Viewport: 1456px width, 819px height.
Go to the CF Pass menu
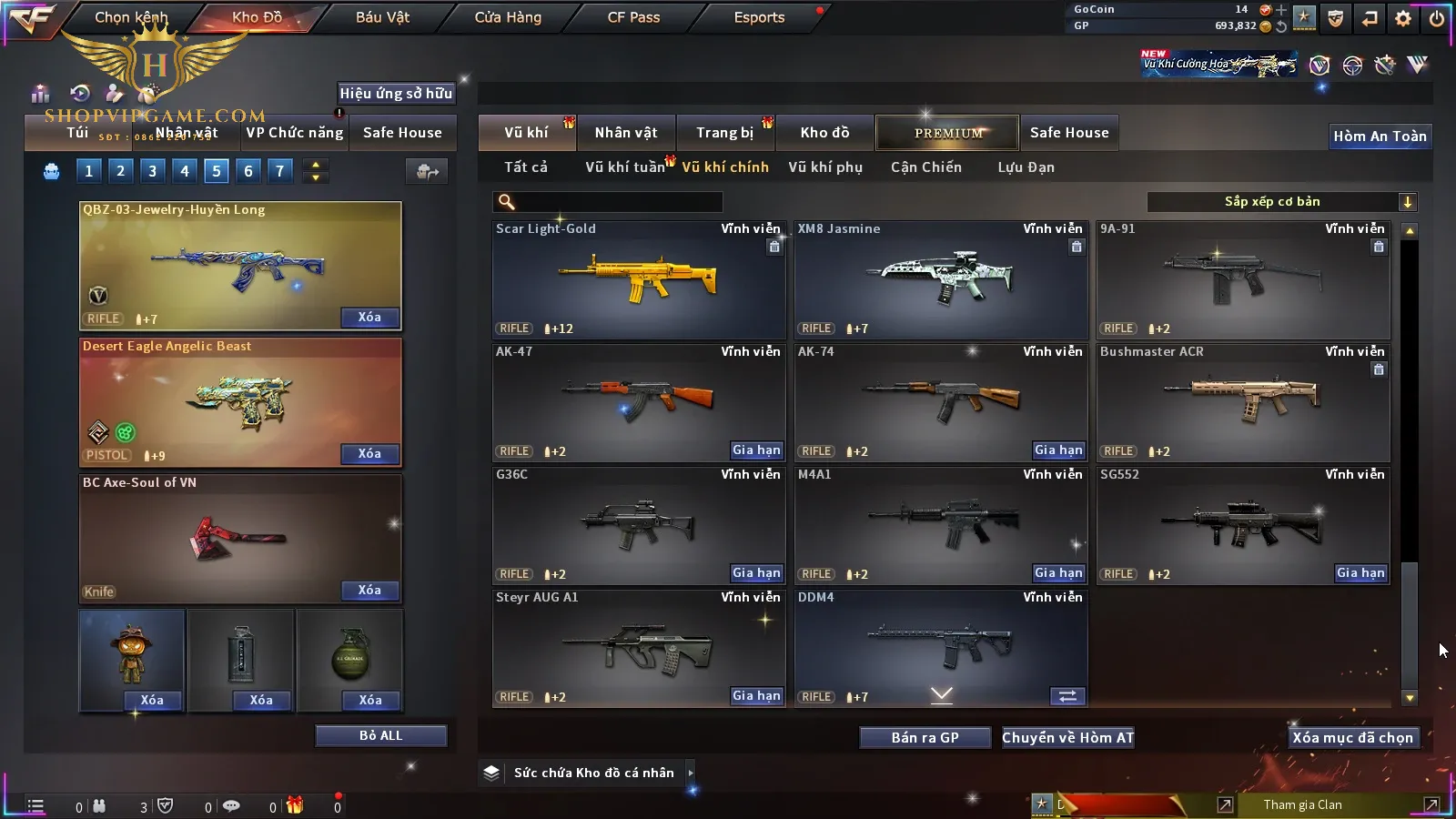coord(633,17)
